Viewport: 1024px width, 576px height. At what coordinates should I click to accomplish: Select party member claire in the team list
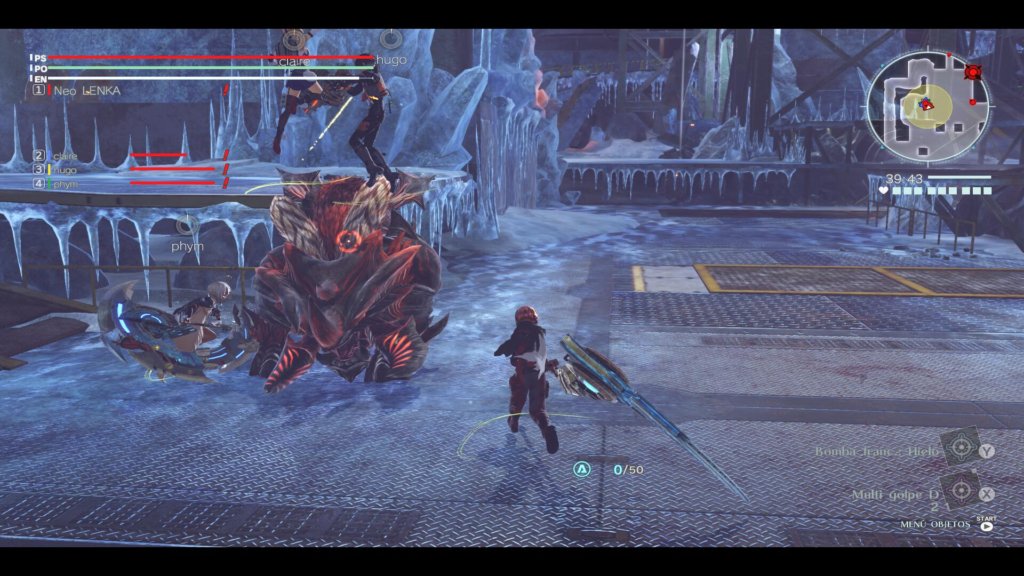(x=64, y=156)
